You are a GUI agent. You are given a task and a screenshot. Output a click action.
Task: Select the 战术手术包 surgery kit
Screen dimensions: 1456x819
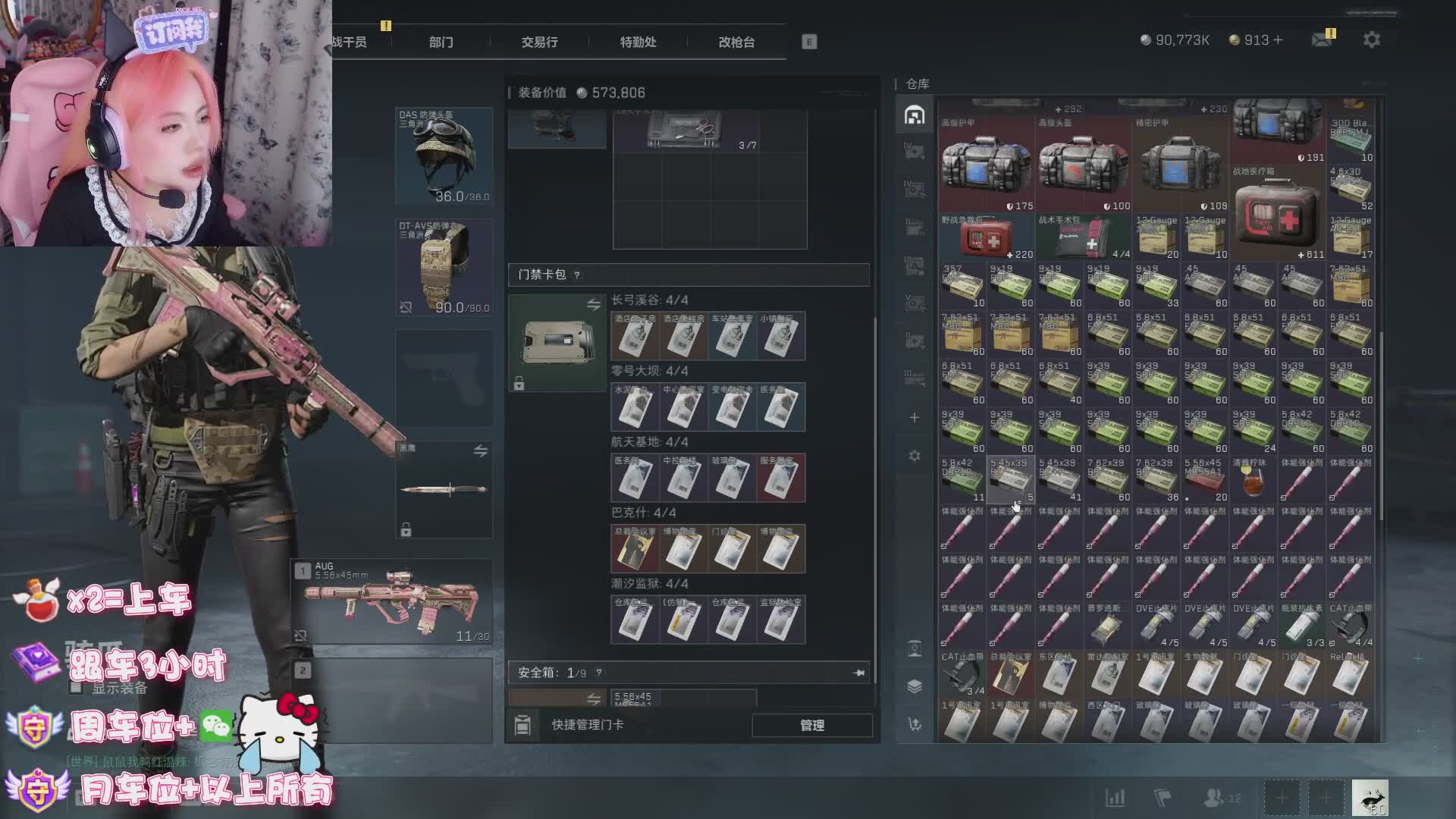[1083, 238]
